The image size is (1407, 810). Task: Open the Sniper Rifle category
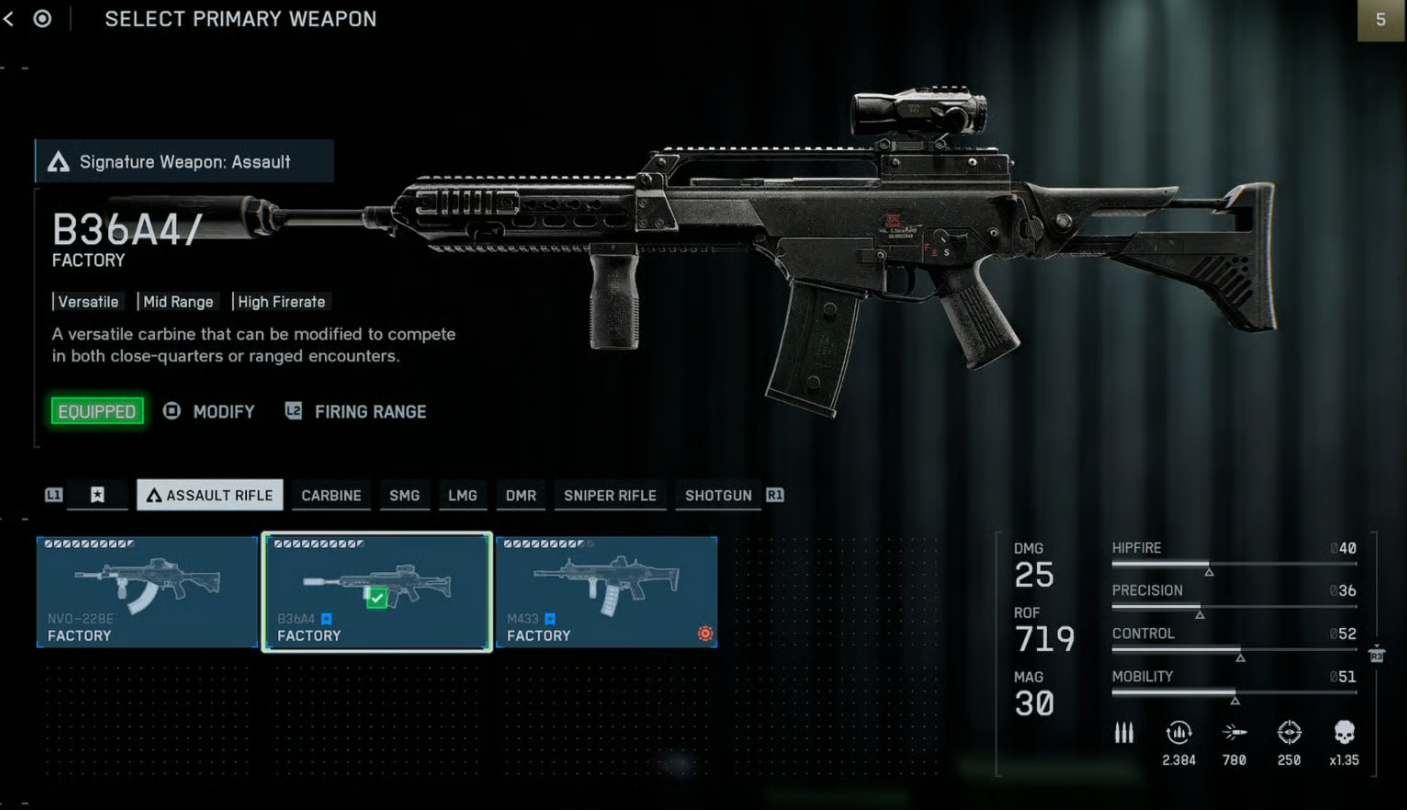point(610,495)
